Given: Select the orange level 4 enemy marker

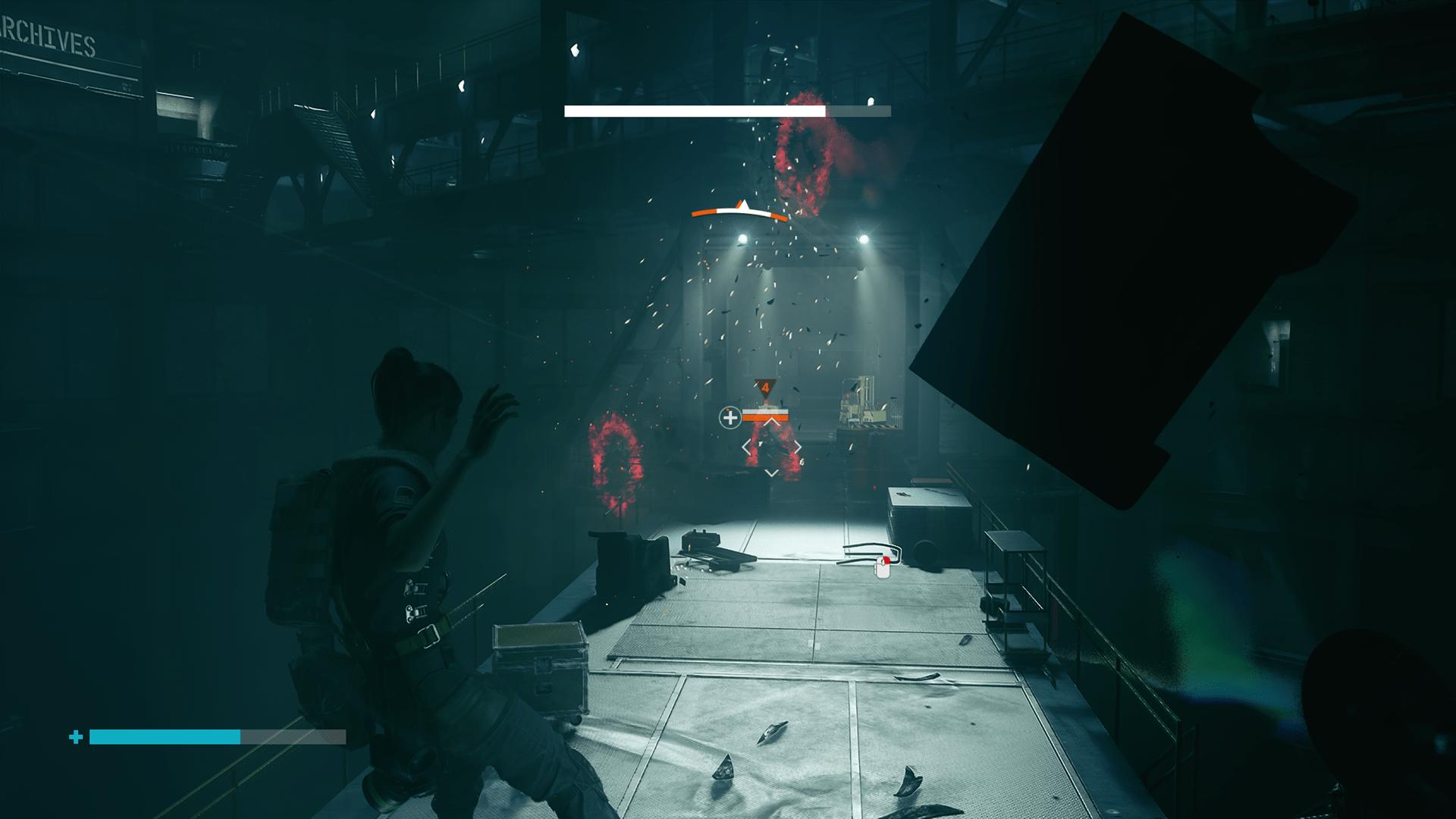Looking at the screenshot, I should pyautogui.click(x=765, y=388).
